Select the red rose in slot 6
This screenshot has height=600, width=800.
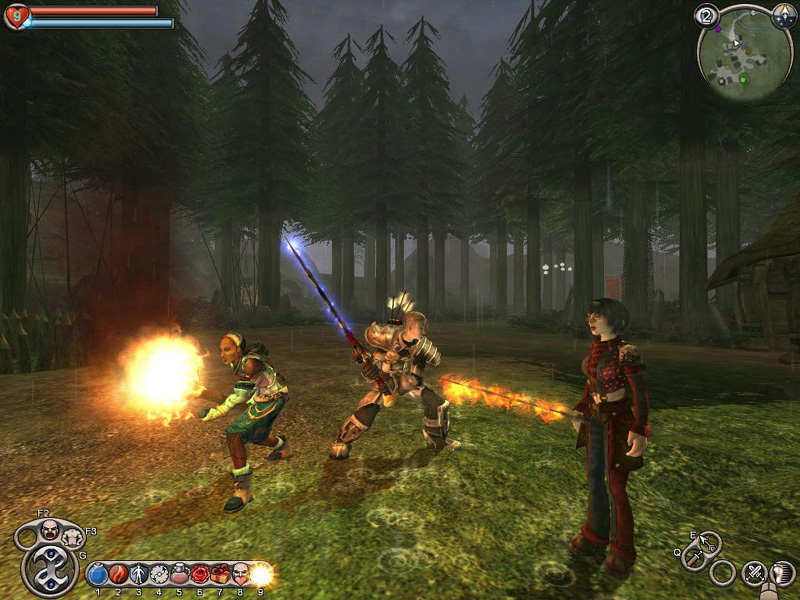(x=200, y=575)
